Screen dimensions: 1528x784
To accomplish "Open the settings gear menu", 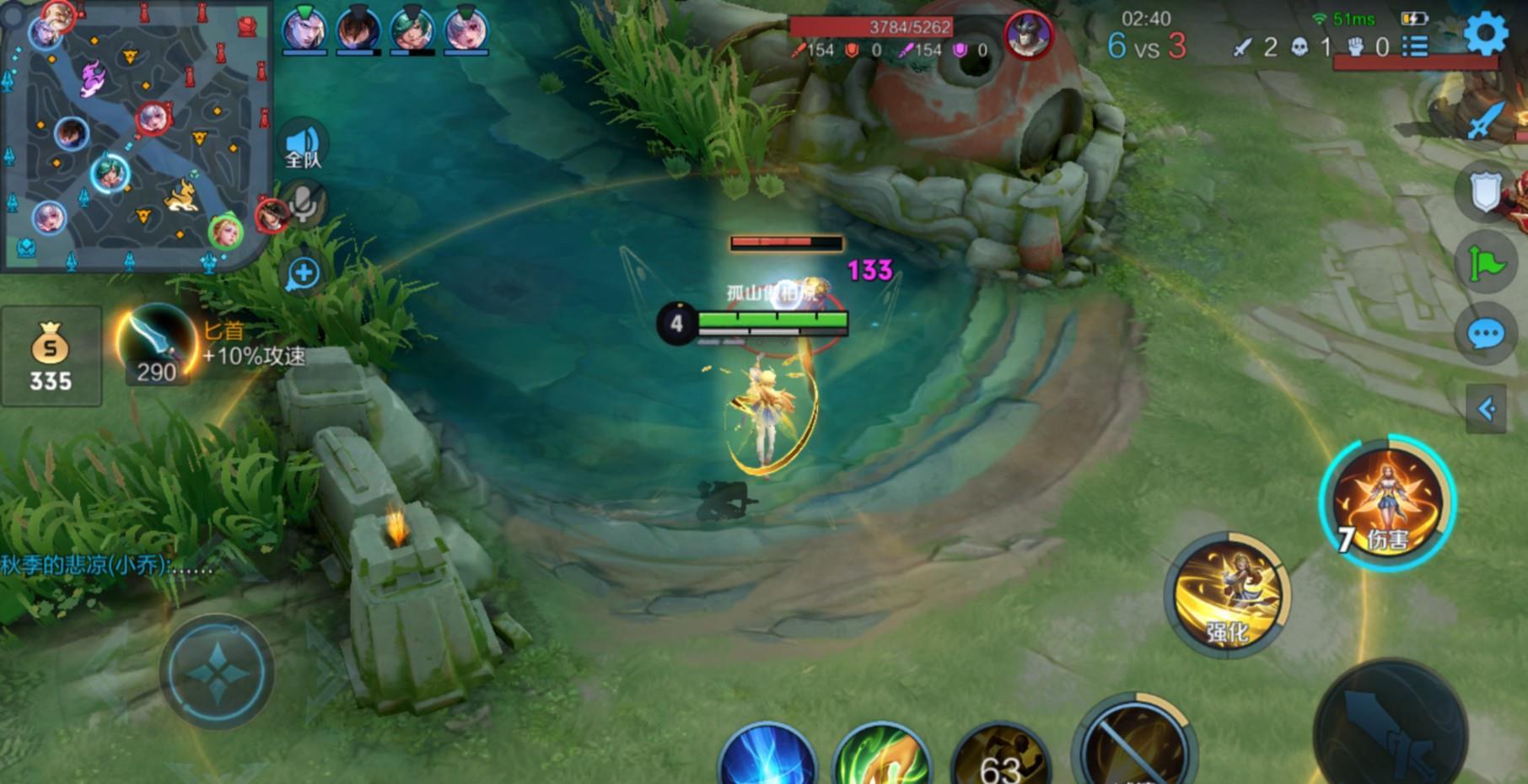I will click(x=1485, y=34).
